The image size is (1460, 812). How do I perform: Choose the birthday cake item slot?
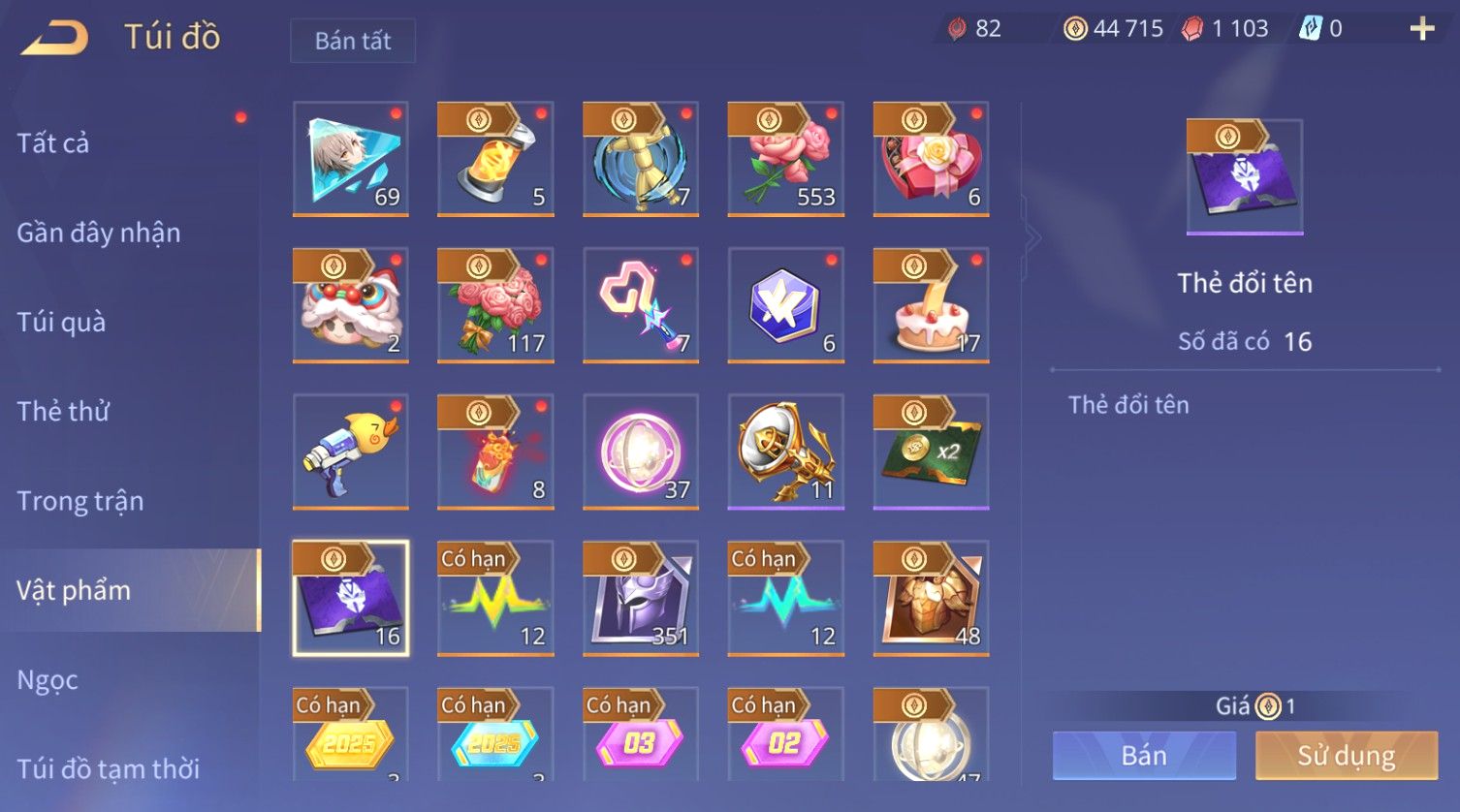pyautogui.click(x=931, y=305)
